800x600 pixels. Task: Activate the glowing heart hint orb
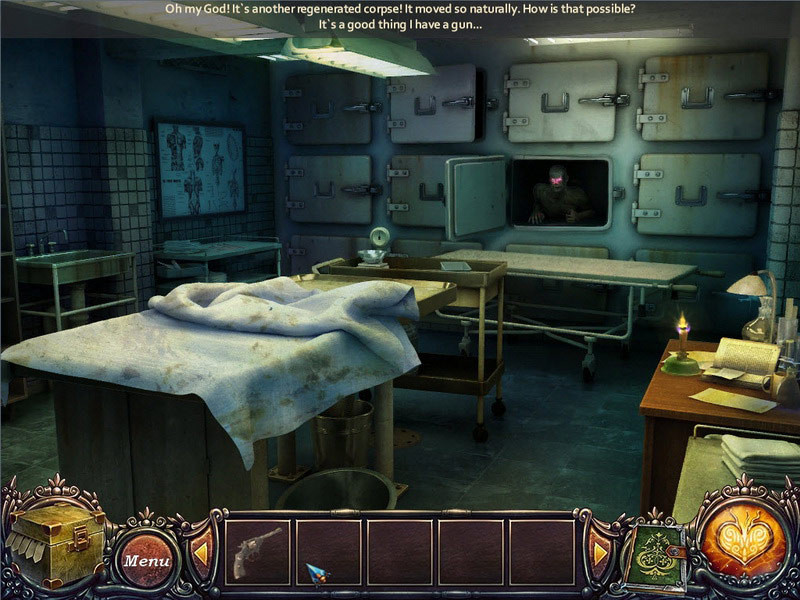[742, 540]
